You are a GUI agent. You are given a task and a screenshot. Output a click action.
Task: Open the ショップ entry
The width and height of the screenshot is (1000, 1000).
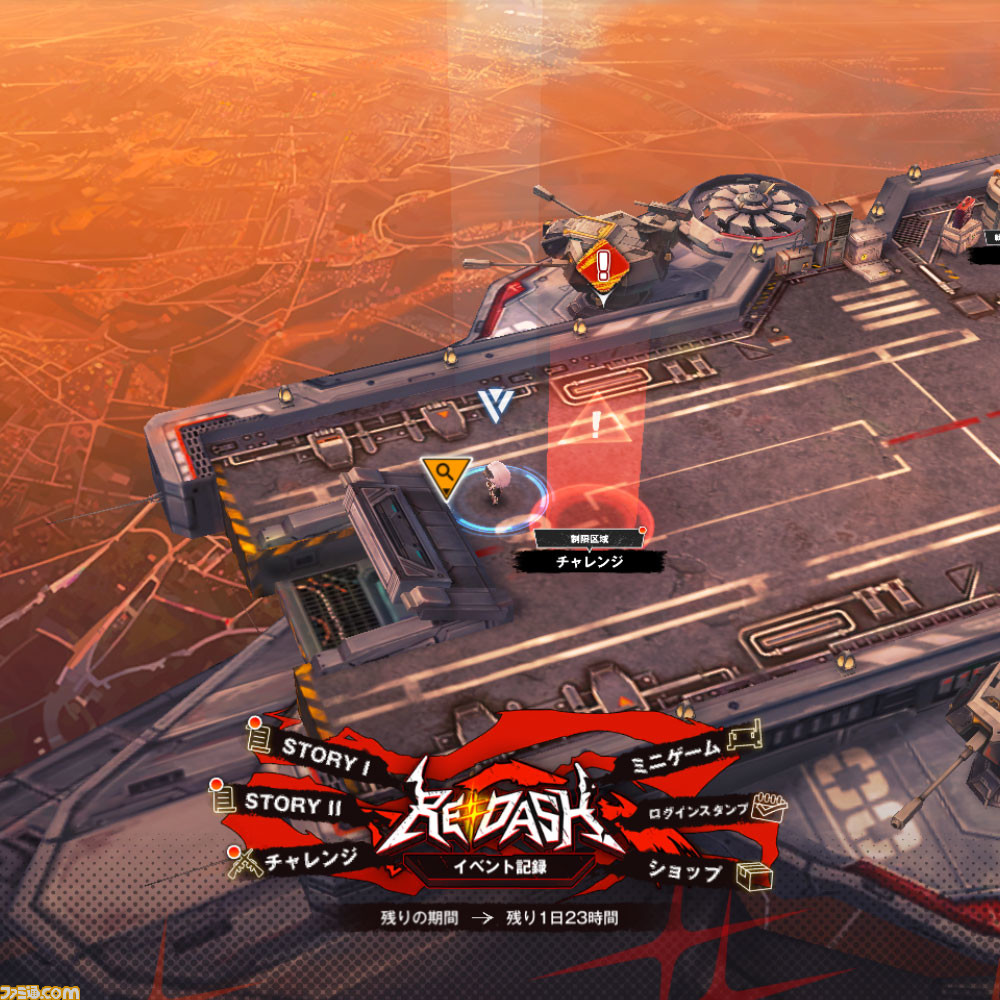[x=684, y=872]
